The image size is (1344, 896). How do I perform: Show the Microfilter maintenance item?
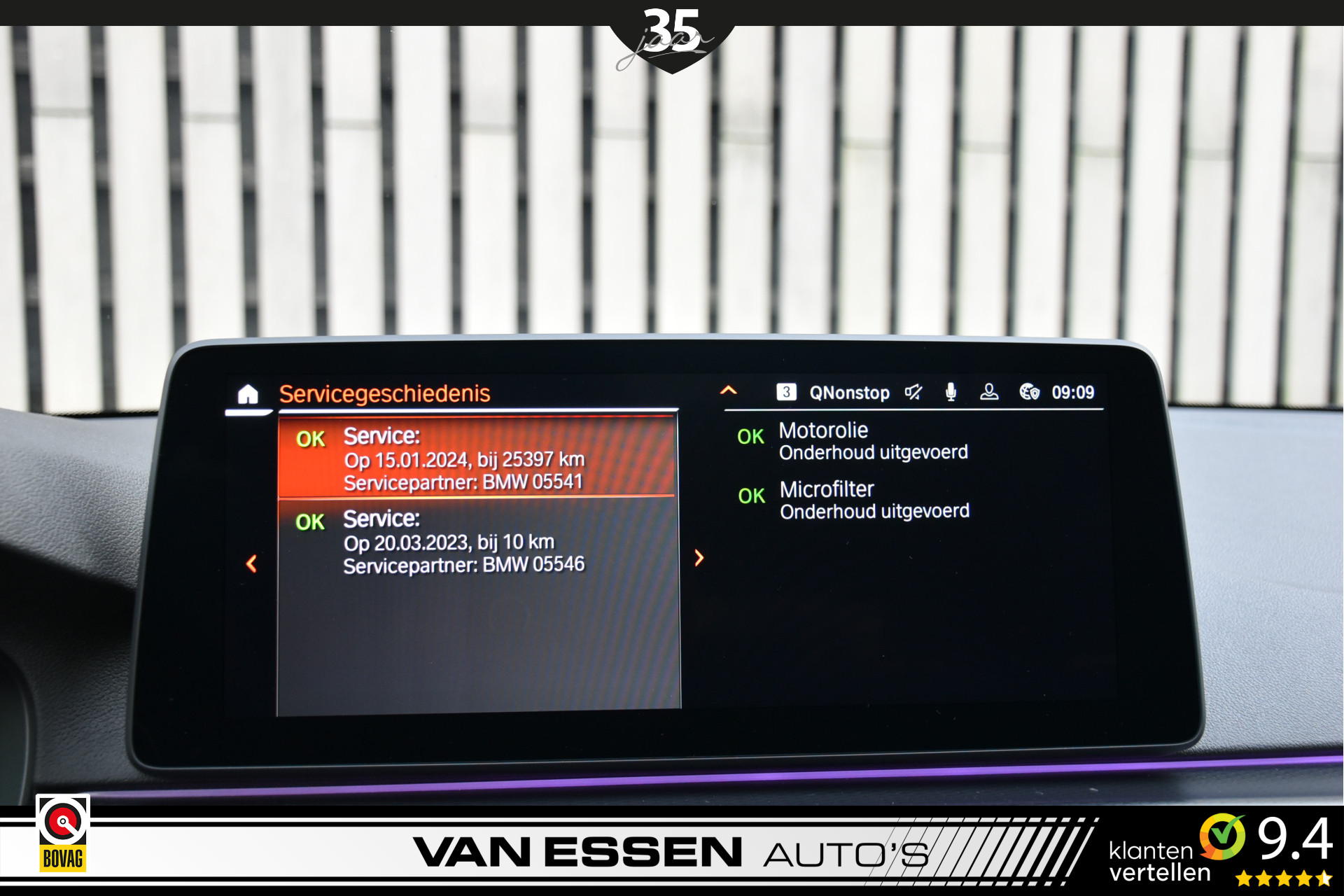874,500
